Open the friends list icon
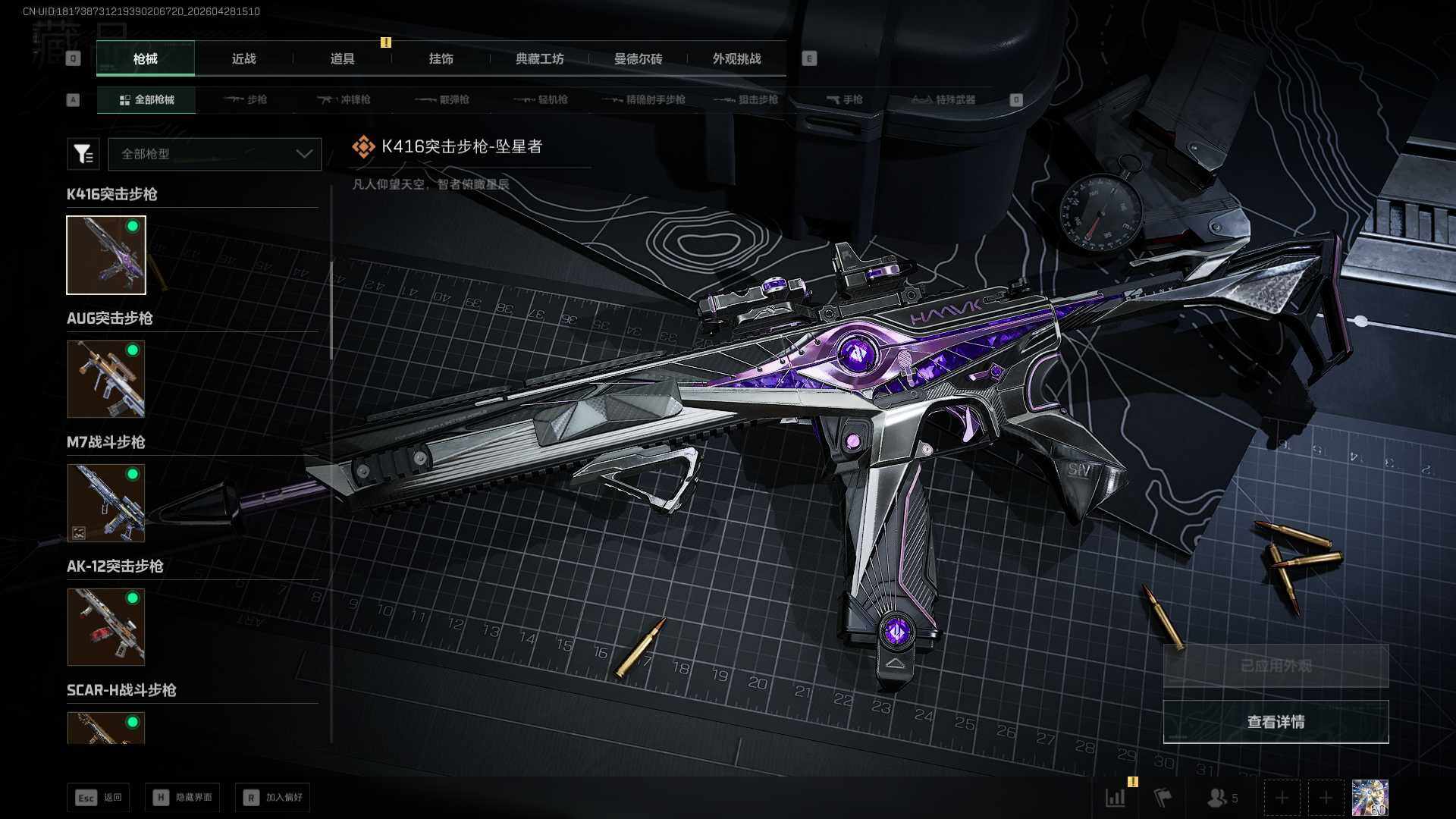This screenshot has height=819, width=1456. coord(1222,798)
